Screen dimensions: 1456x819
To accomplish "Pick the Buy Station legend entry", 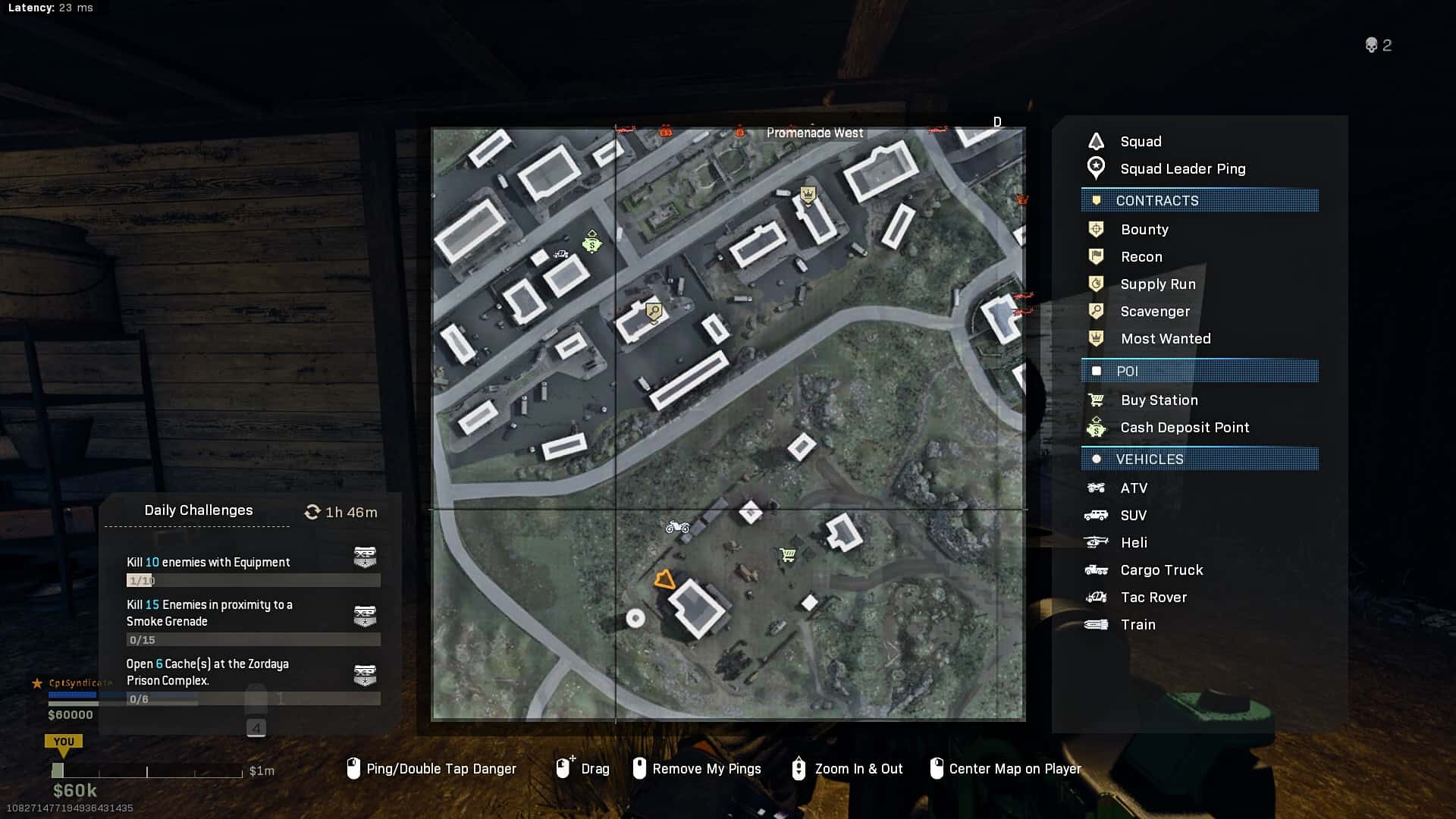I will point(1159,400).
